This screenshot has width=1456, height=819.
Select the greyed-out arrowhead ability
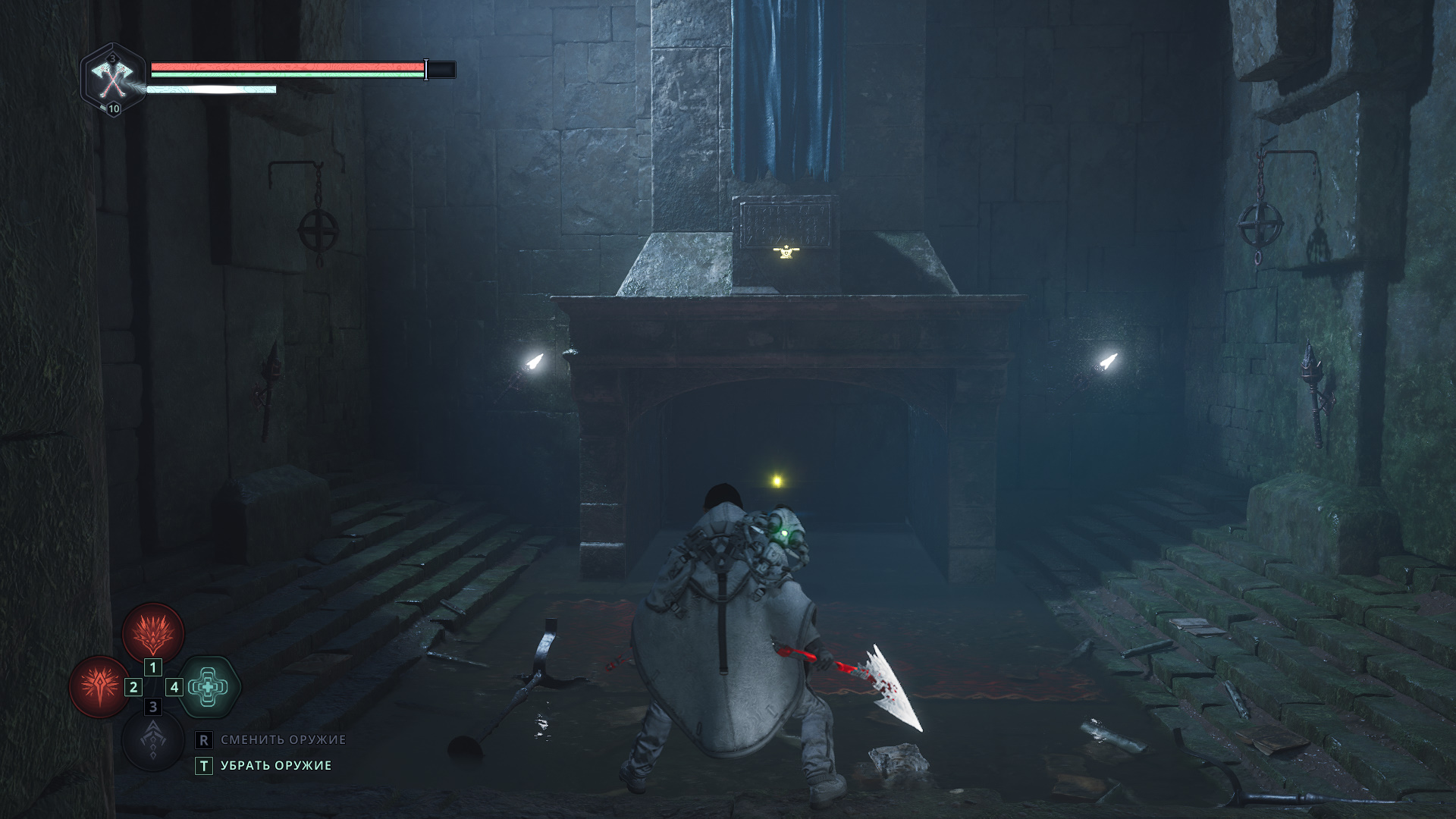[x=153, y=740]
